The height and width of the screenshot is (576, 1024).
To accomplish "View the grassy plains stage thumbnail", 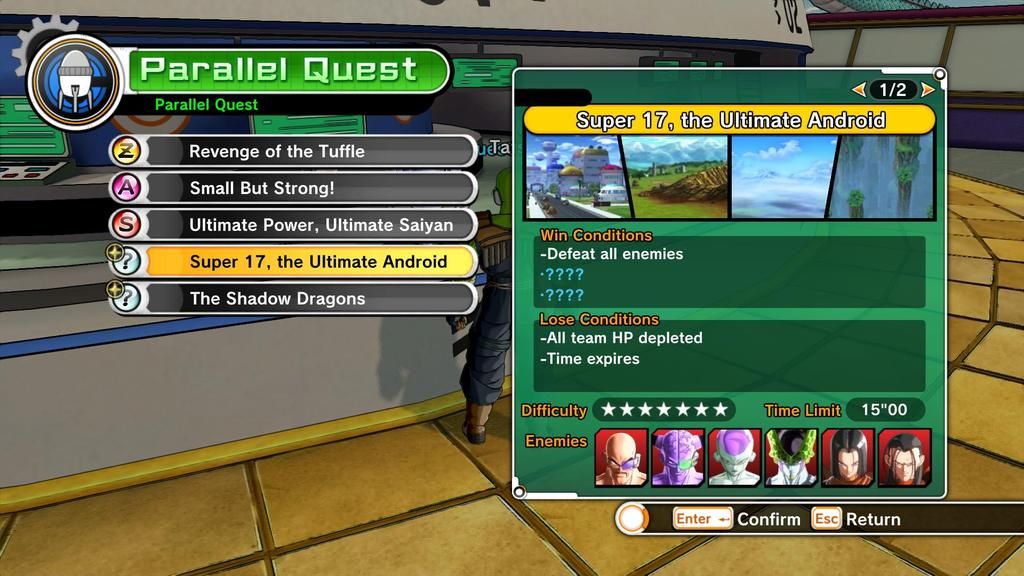I will point(676,177).
